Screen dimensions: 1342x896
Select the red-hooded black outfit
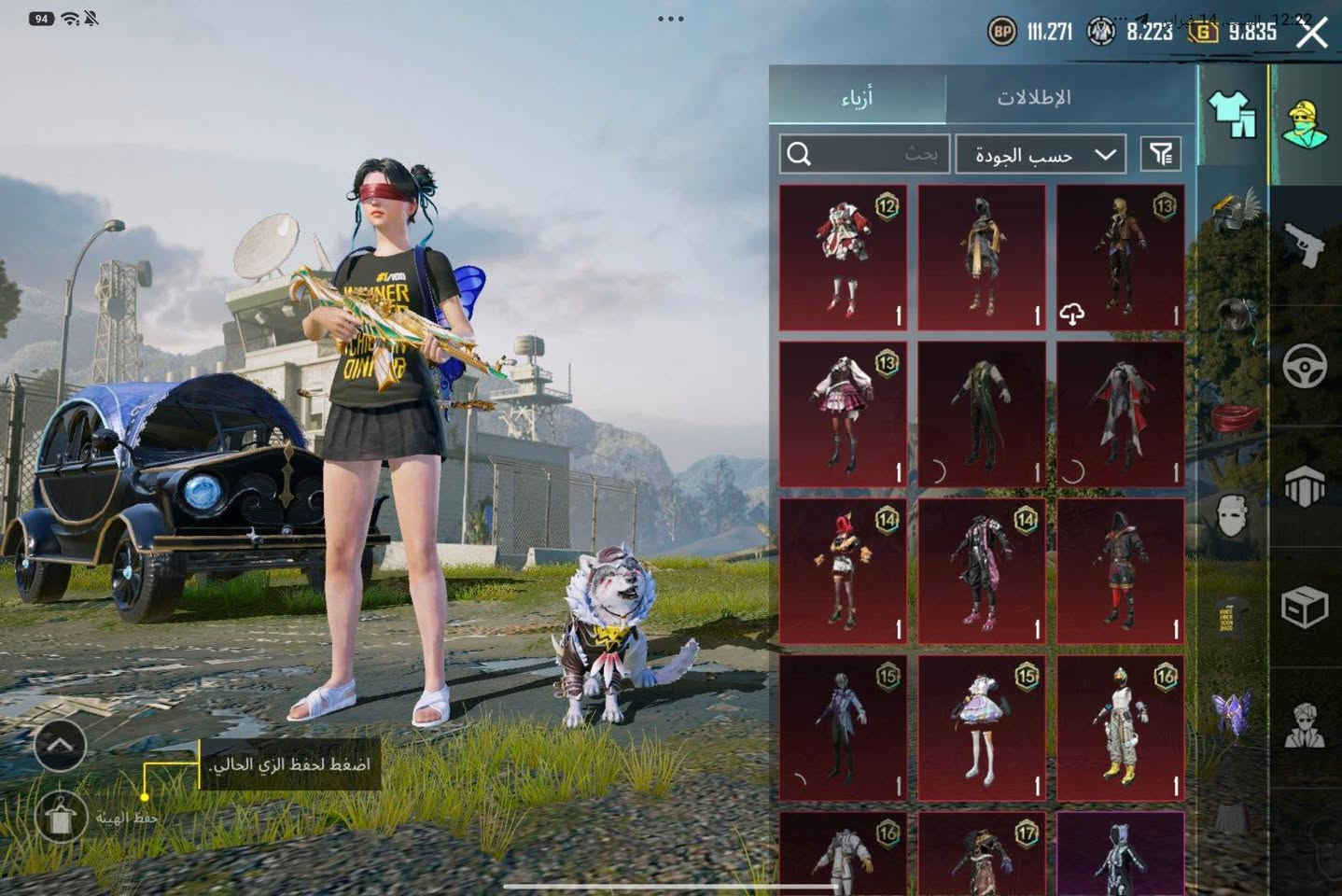(x=1120, y=570)
